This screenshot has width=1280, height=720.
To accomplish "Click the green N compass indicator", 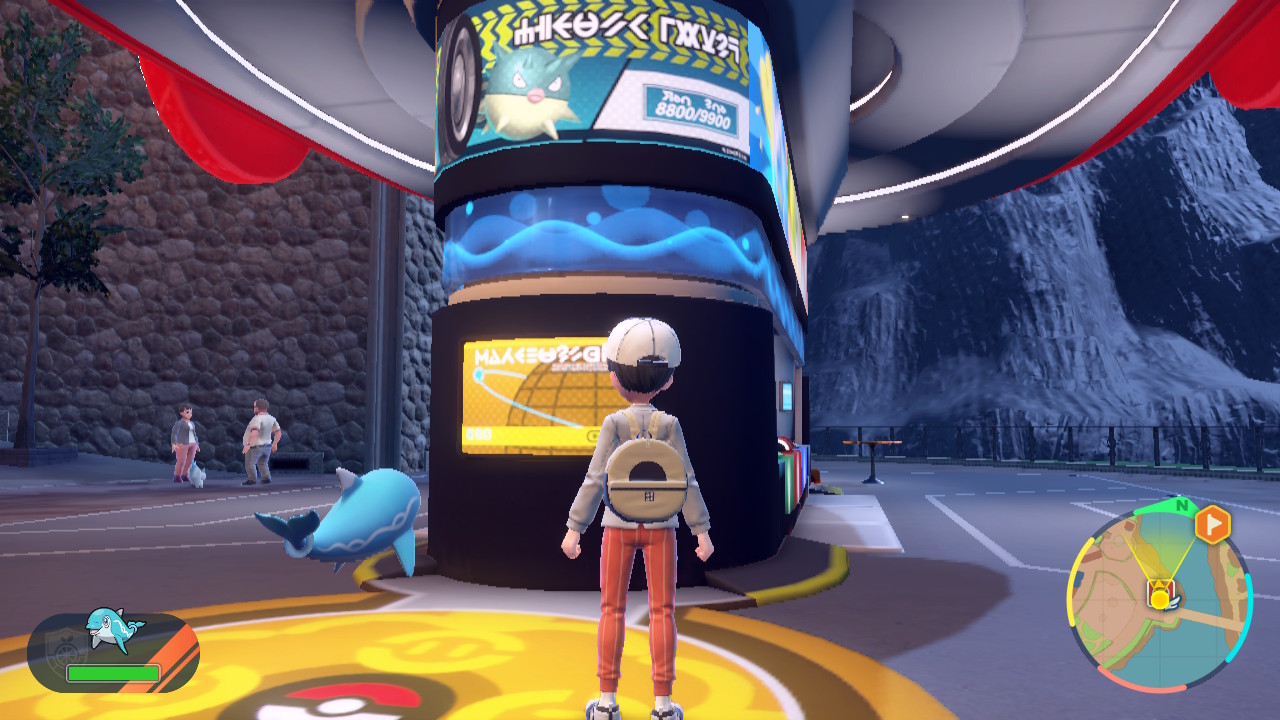I will point(1182,507).
